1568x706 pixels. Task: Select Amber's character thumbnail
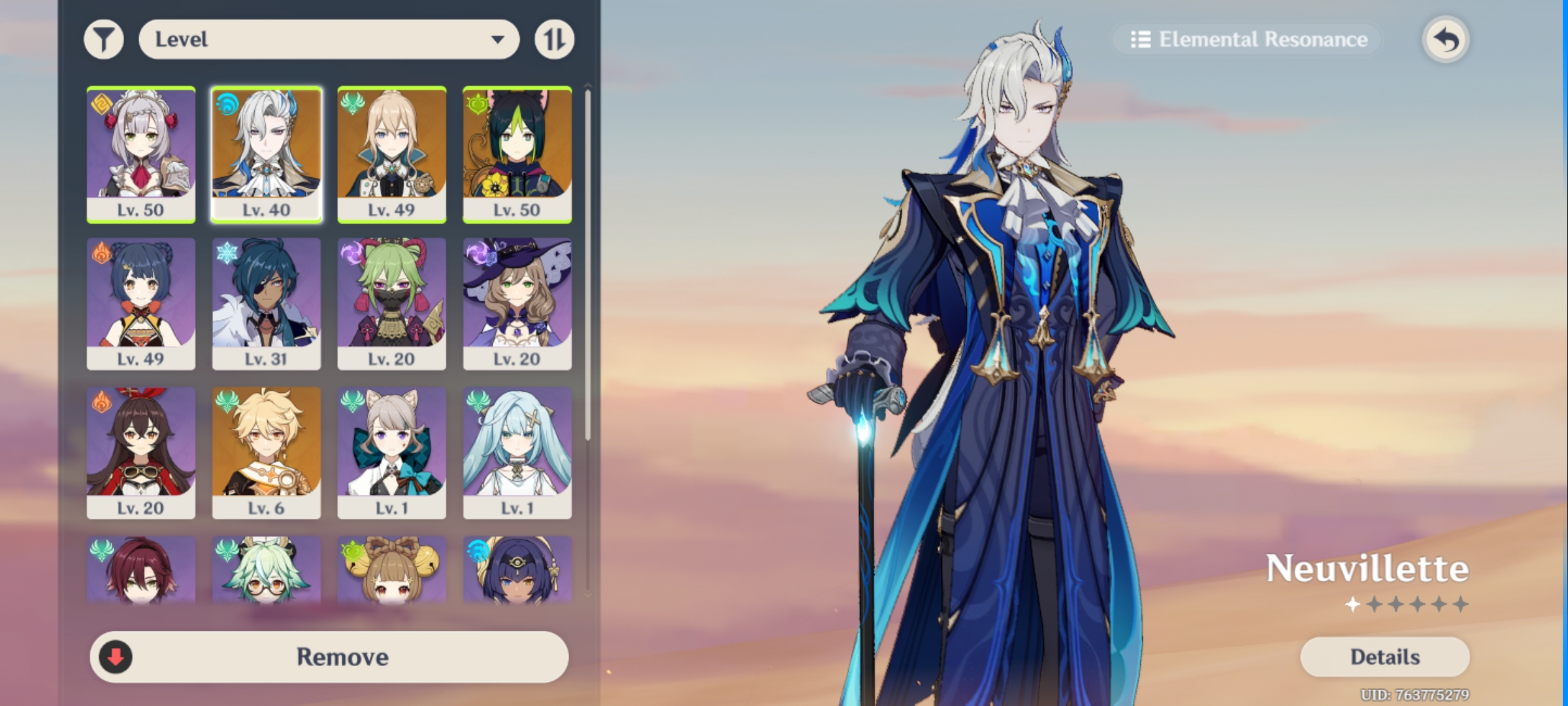coord(141,451)
